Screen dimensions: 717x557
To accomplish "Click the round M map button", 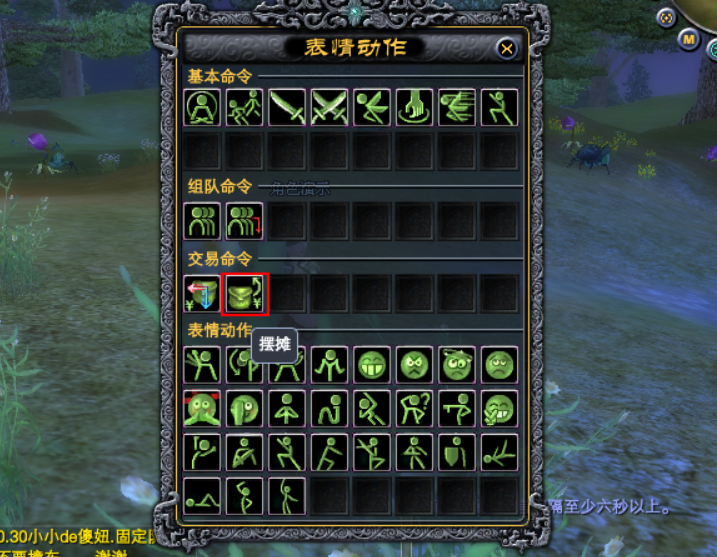I will [689, 39].
